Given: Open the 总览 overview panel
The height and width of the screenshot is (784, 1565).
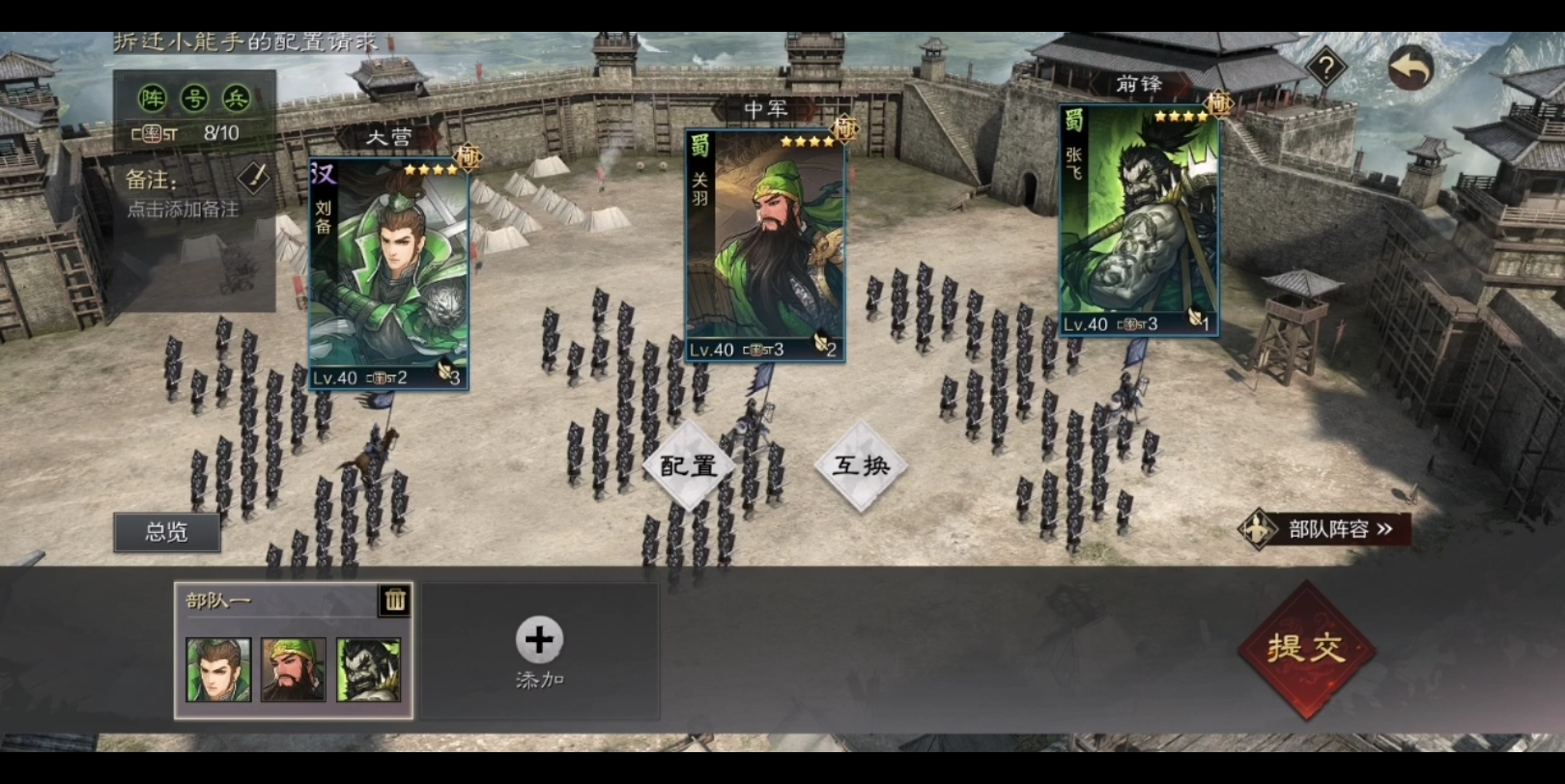Looking at the screenshot, I should (166, 532).
